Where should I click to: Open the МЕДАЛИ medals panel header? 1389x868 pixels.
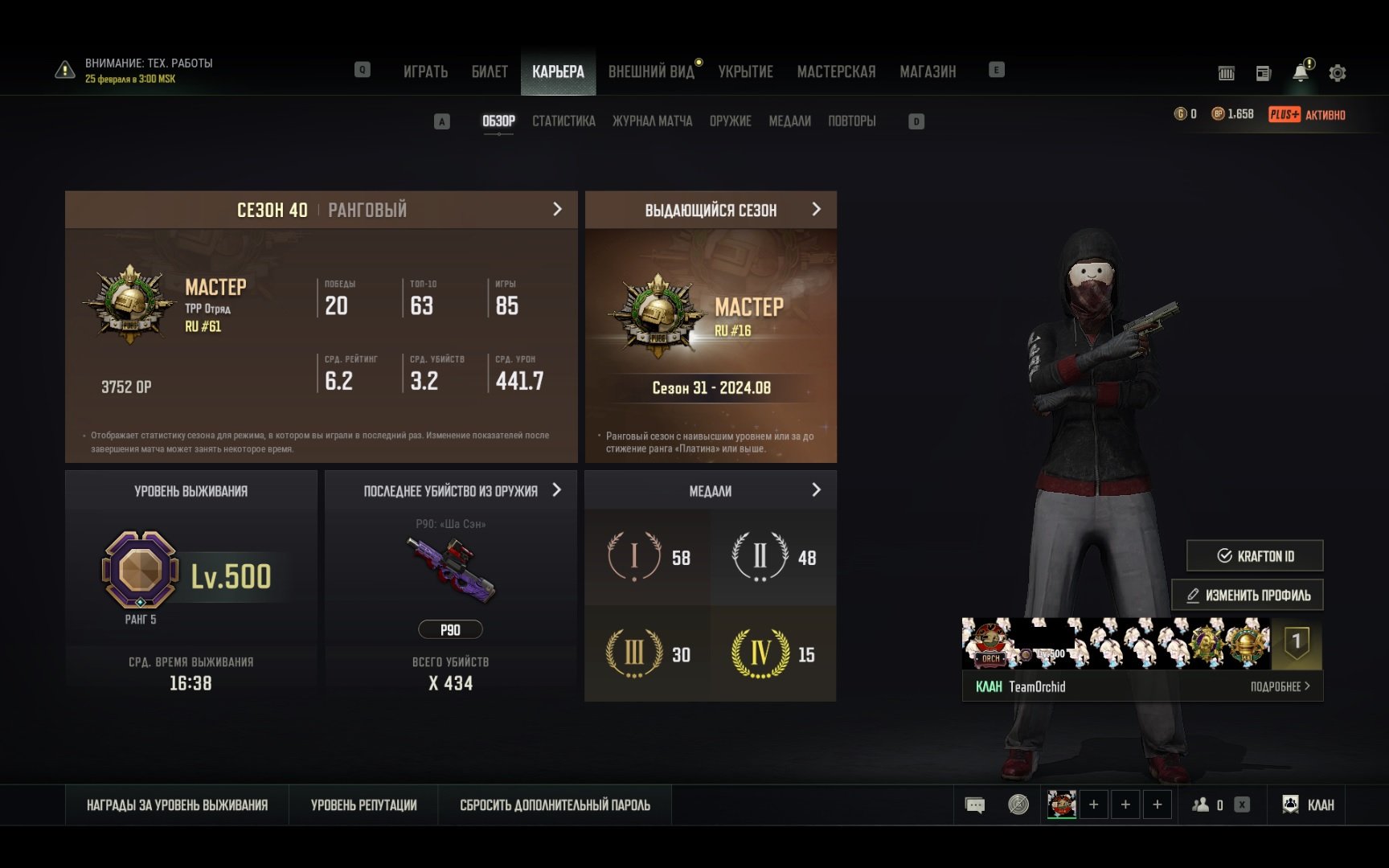click(x=711, y=490)
